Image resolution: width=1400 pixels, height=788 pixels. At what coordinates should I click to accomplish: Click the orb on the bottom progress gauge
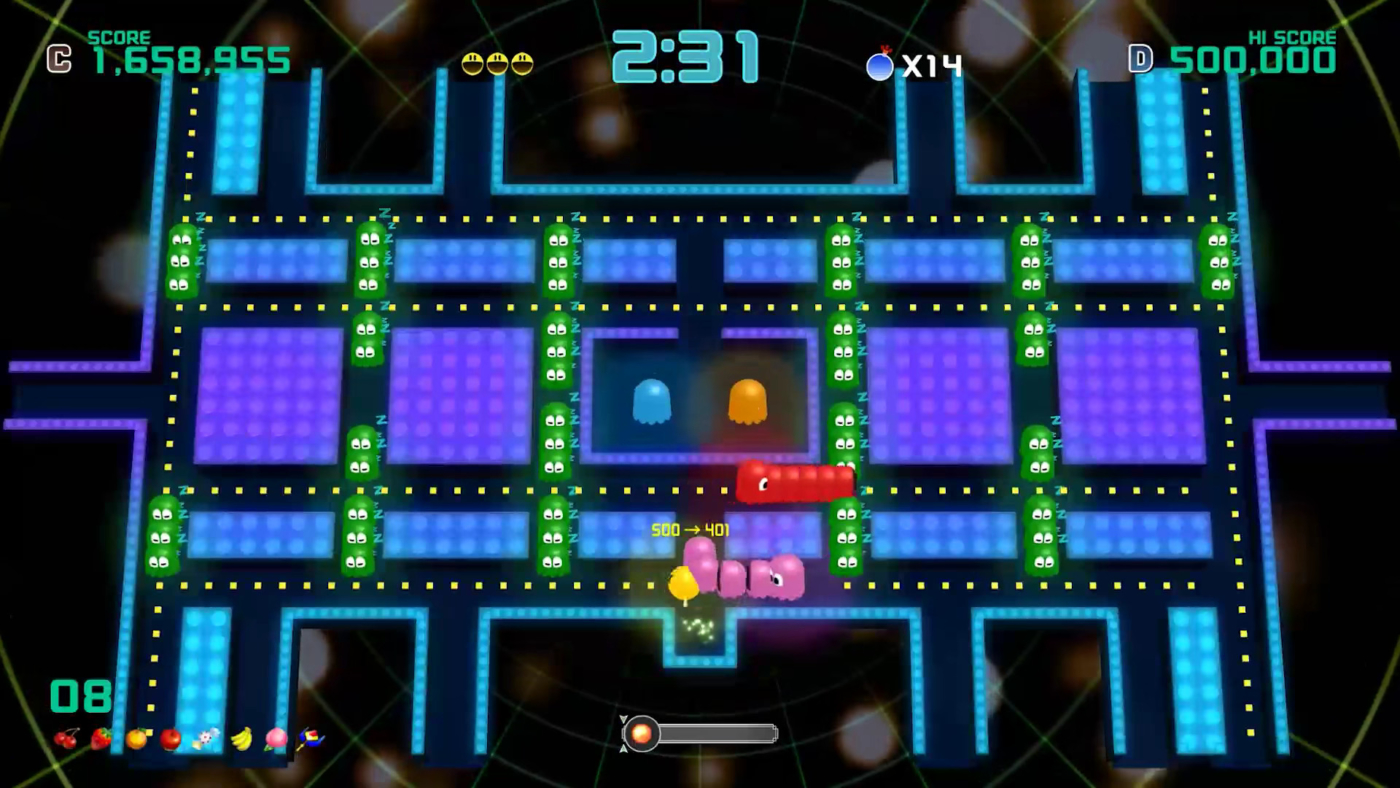640,735
